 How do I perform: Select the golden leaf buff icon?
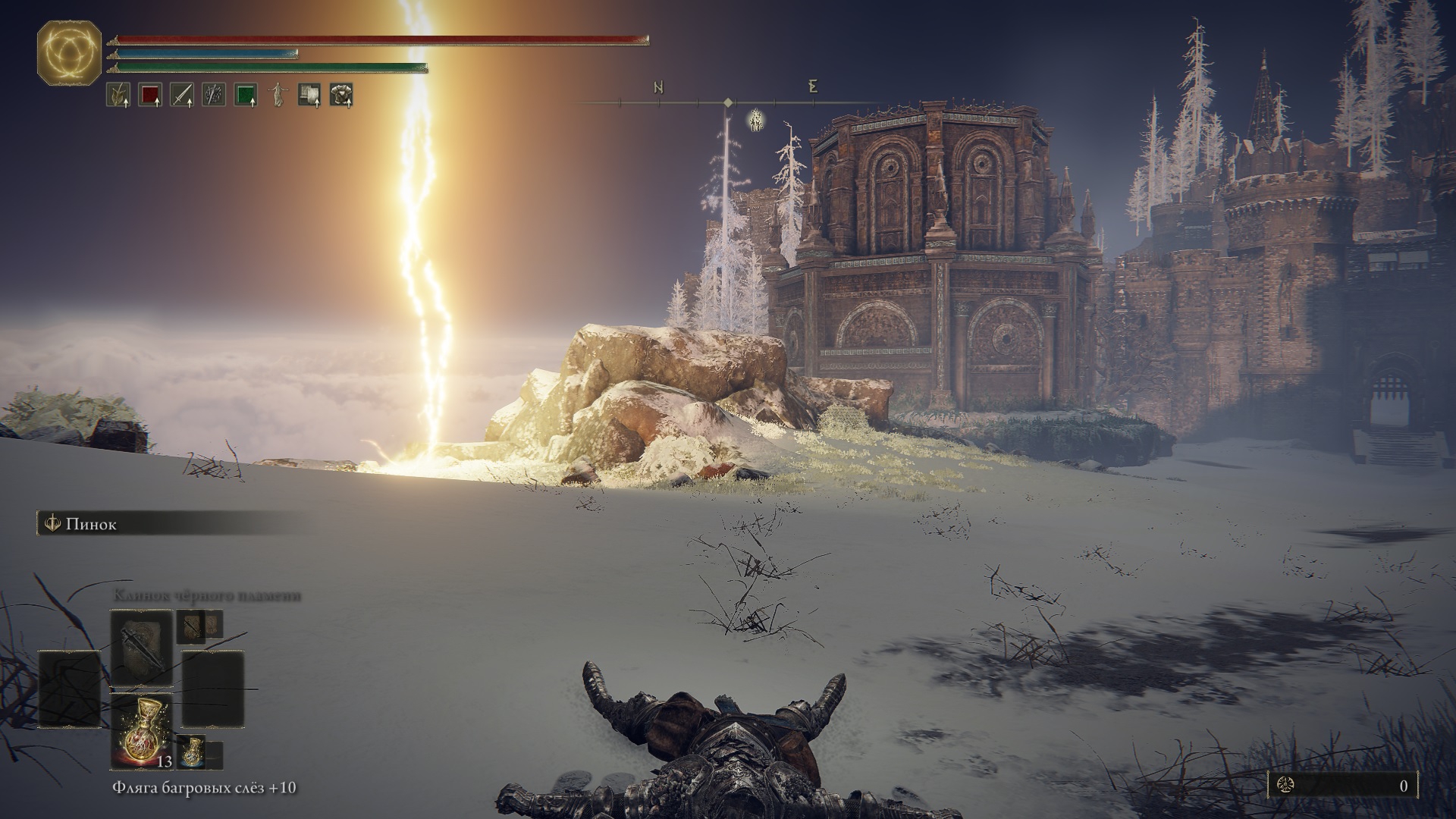(x=118, y=95)
